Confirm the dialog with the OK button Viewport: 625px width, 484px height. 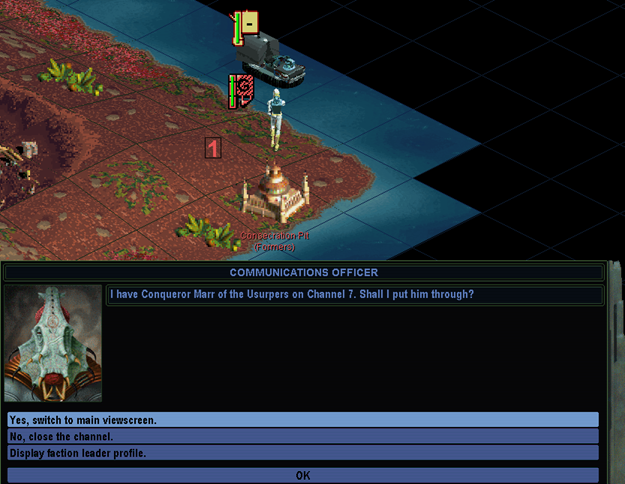[302, 475]
